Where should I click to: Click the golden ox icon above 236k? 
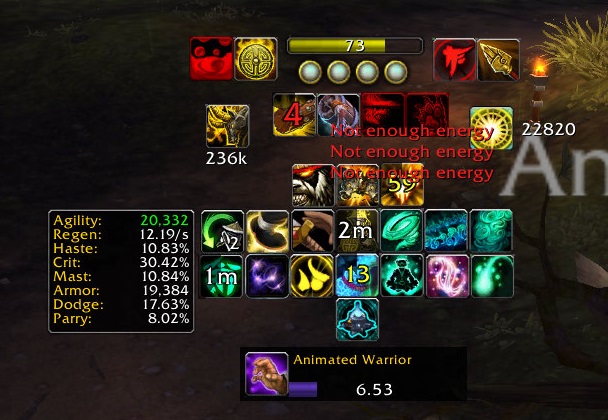pyautogui.click(x=227, y=127)
